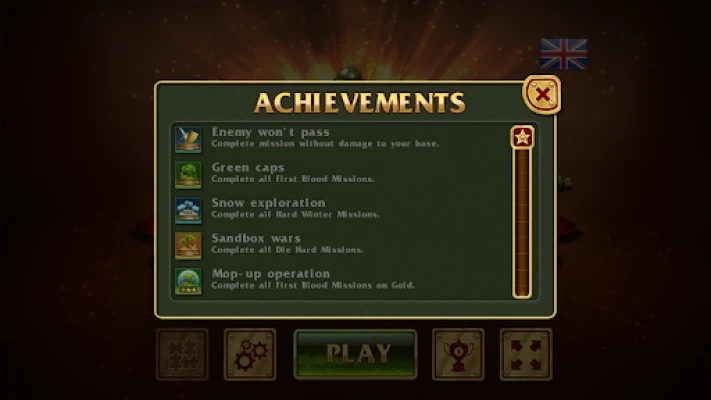Open the gears settings button

point(250,354)
